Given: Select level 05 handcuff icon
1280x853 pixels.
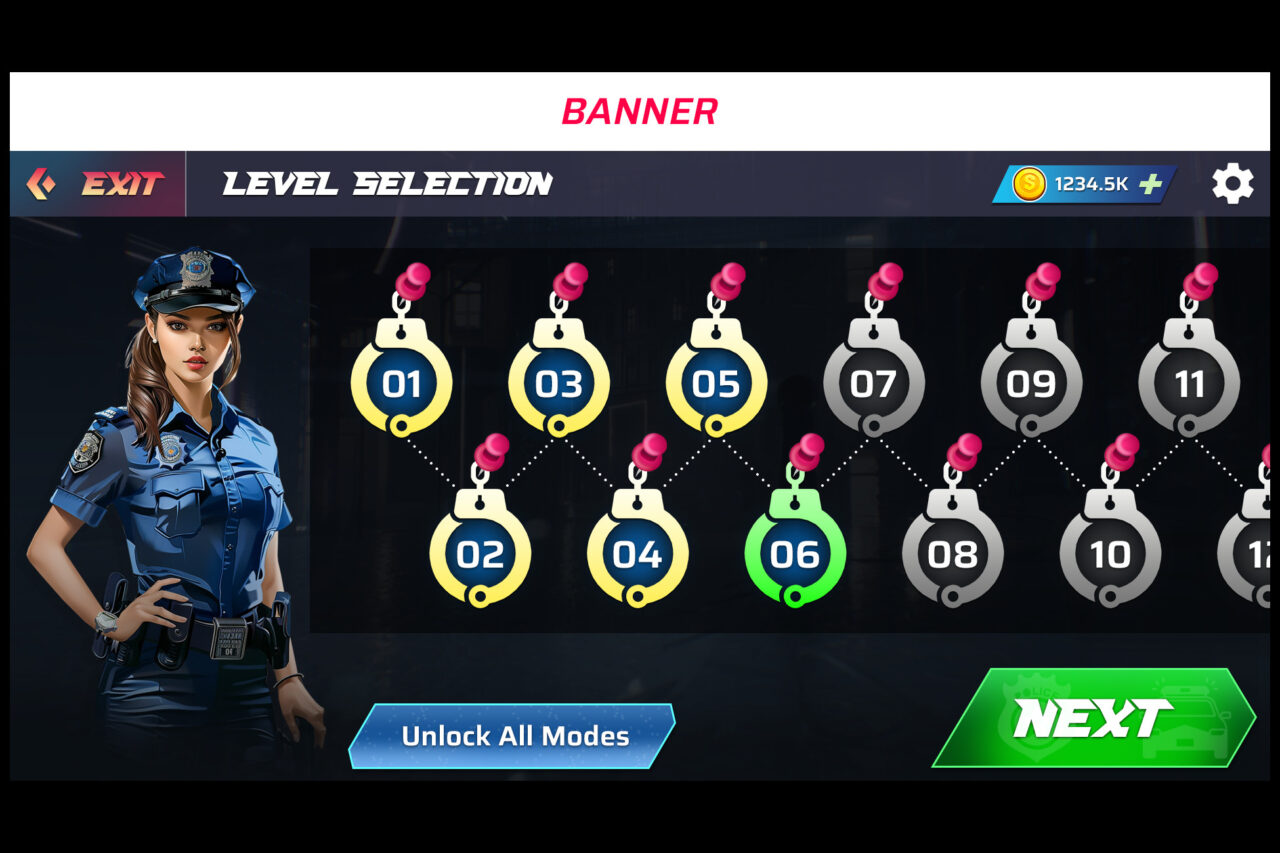Looking at the screenshot, I should point(716,384).
